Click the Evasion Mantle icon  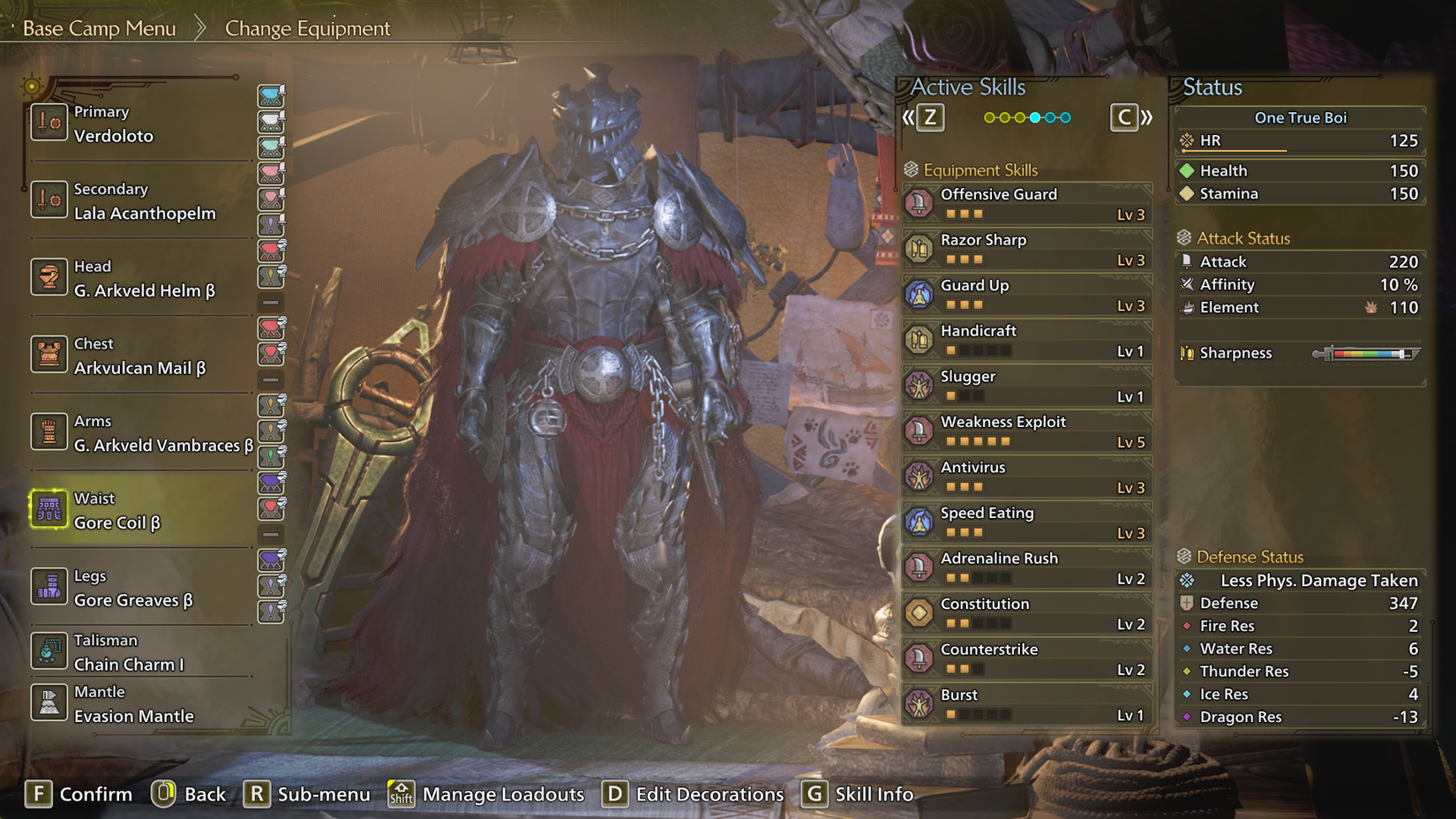point(49,703)
